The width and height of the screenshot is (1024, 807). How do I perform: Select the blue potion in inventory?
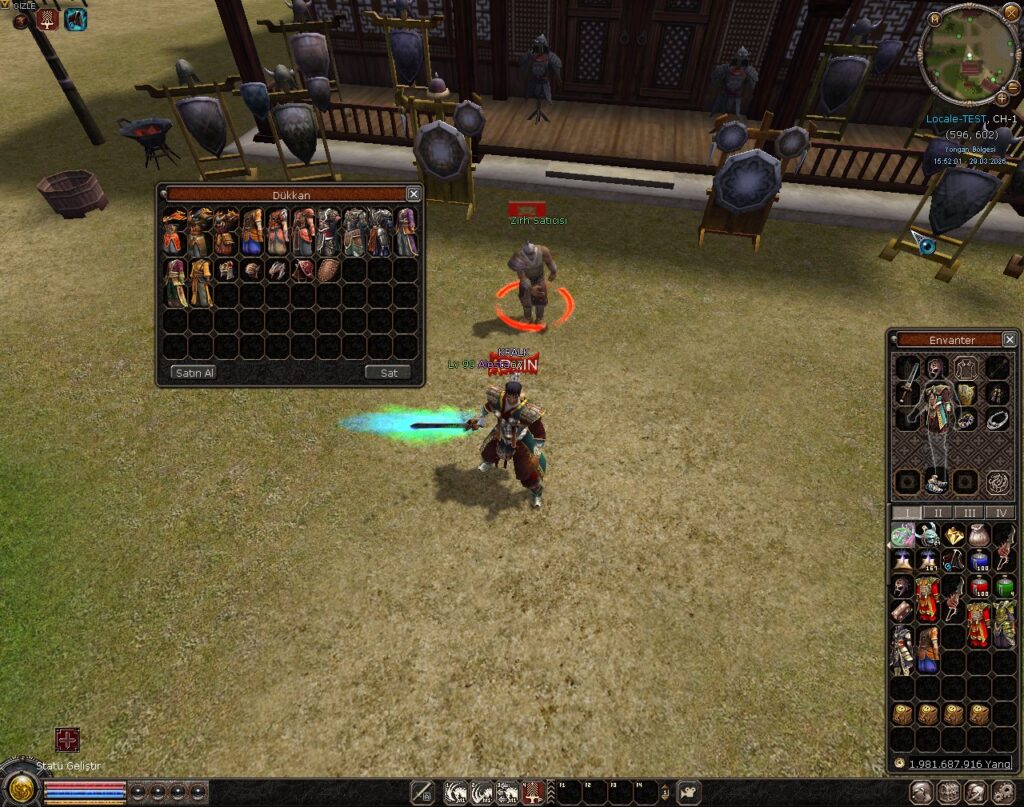point(979,560)
